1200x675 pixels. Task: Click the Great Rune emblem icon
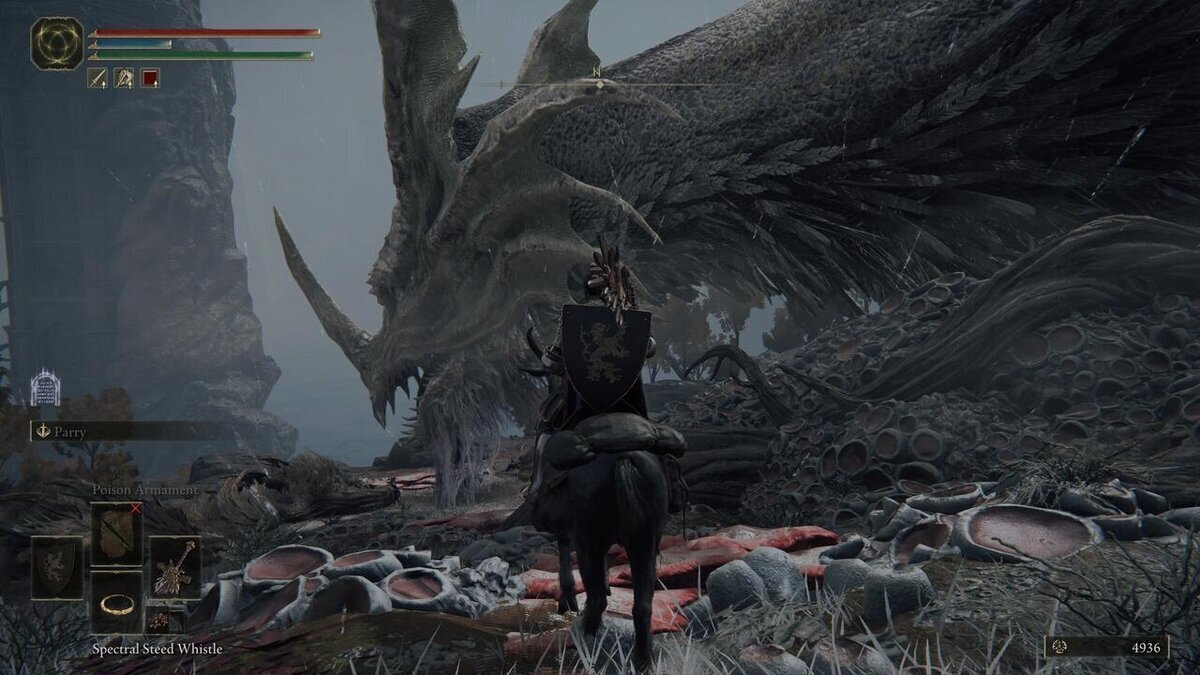57,44
